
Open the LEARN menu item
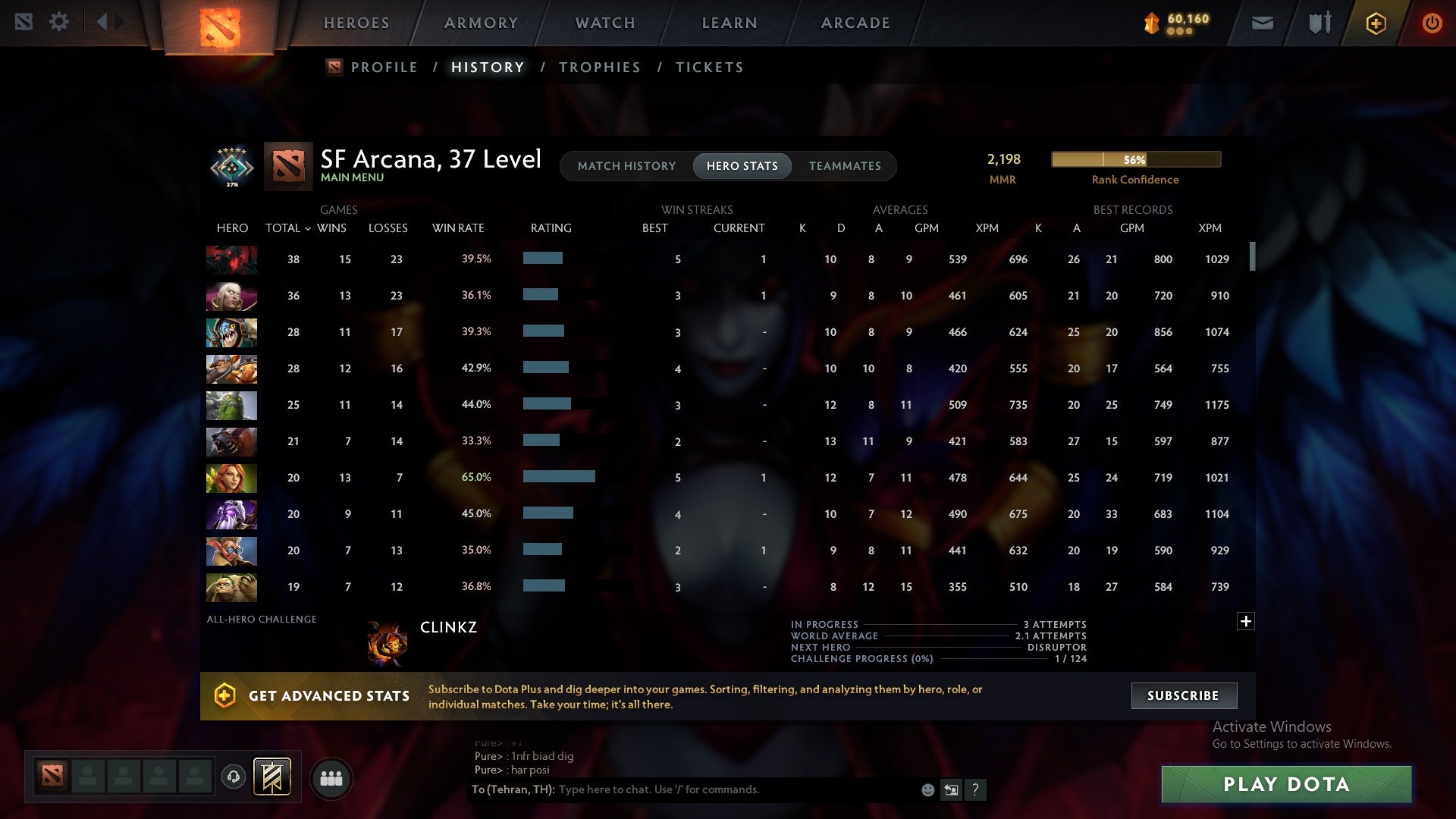click(x=727, y=23)
